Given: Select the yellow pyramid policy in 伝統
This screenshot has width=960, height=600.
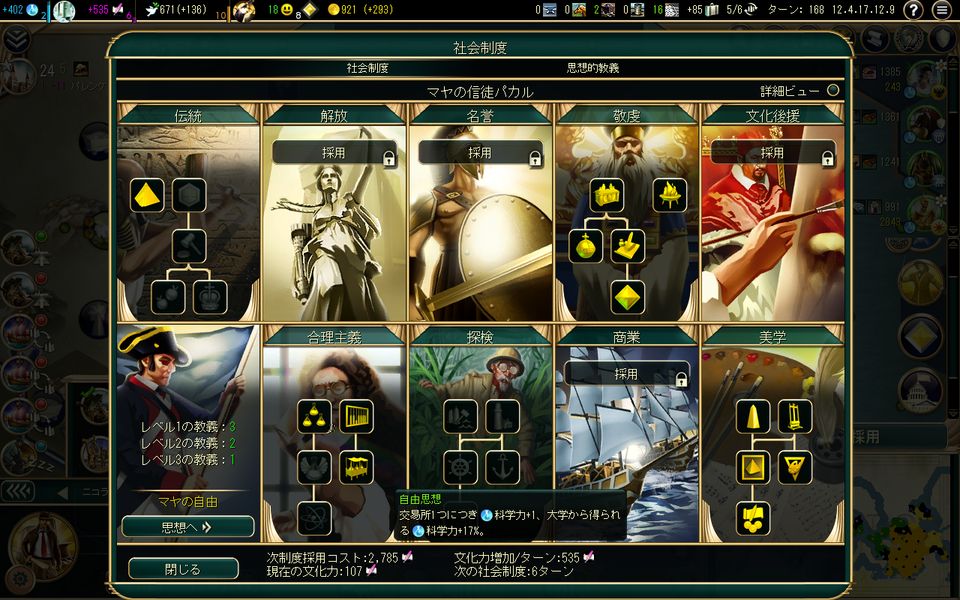Looking at the screenshot, I should (148, 195).
